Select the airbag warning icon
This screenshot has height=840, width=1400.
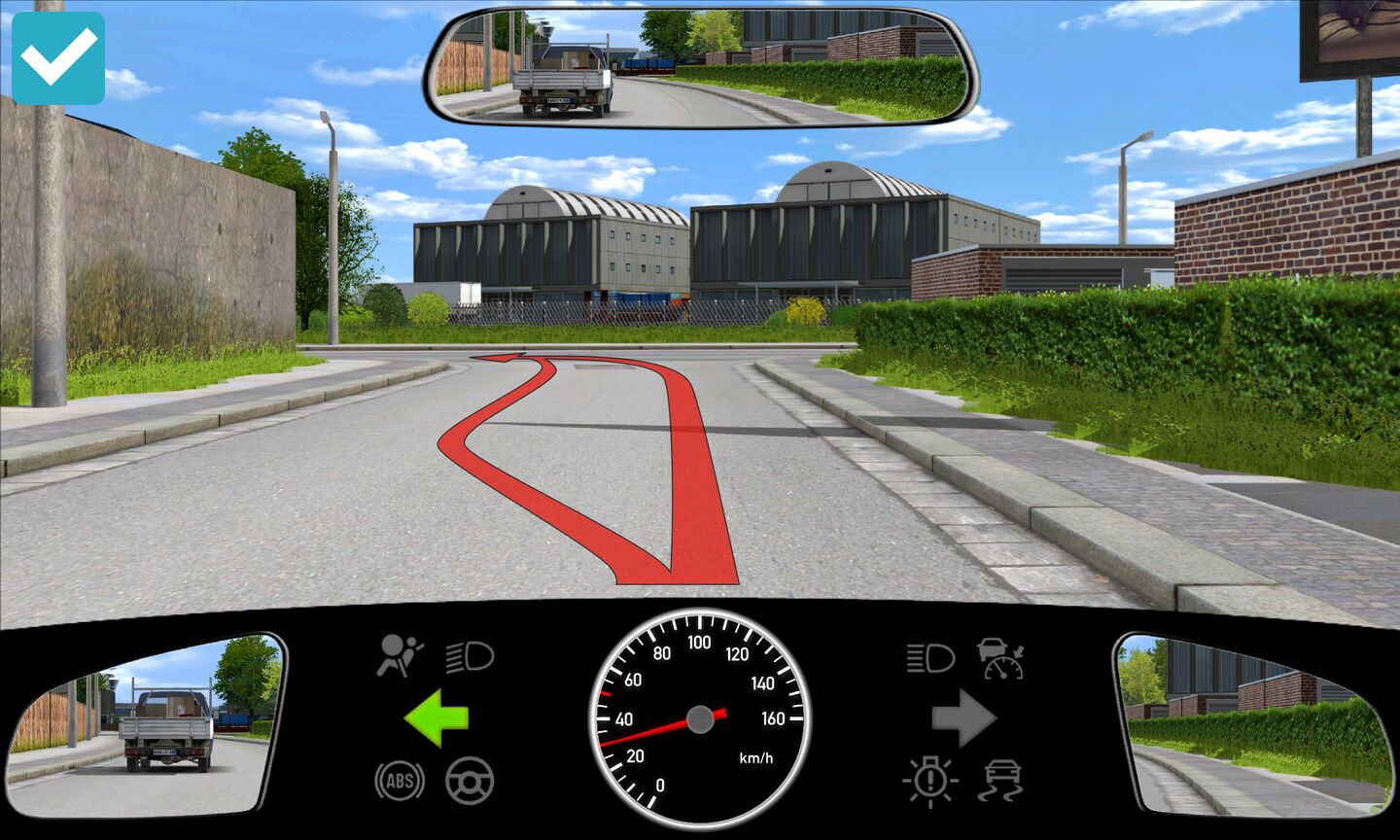(x=400, y=655)
